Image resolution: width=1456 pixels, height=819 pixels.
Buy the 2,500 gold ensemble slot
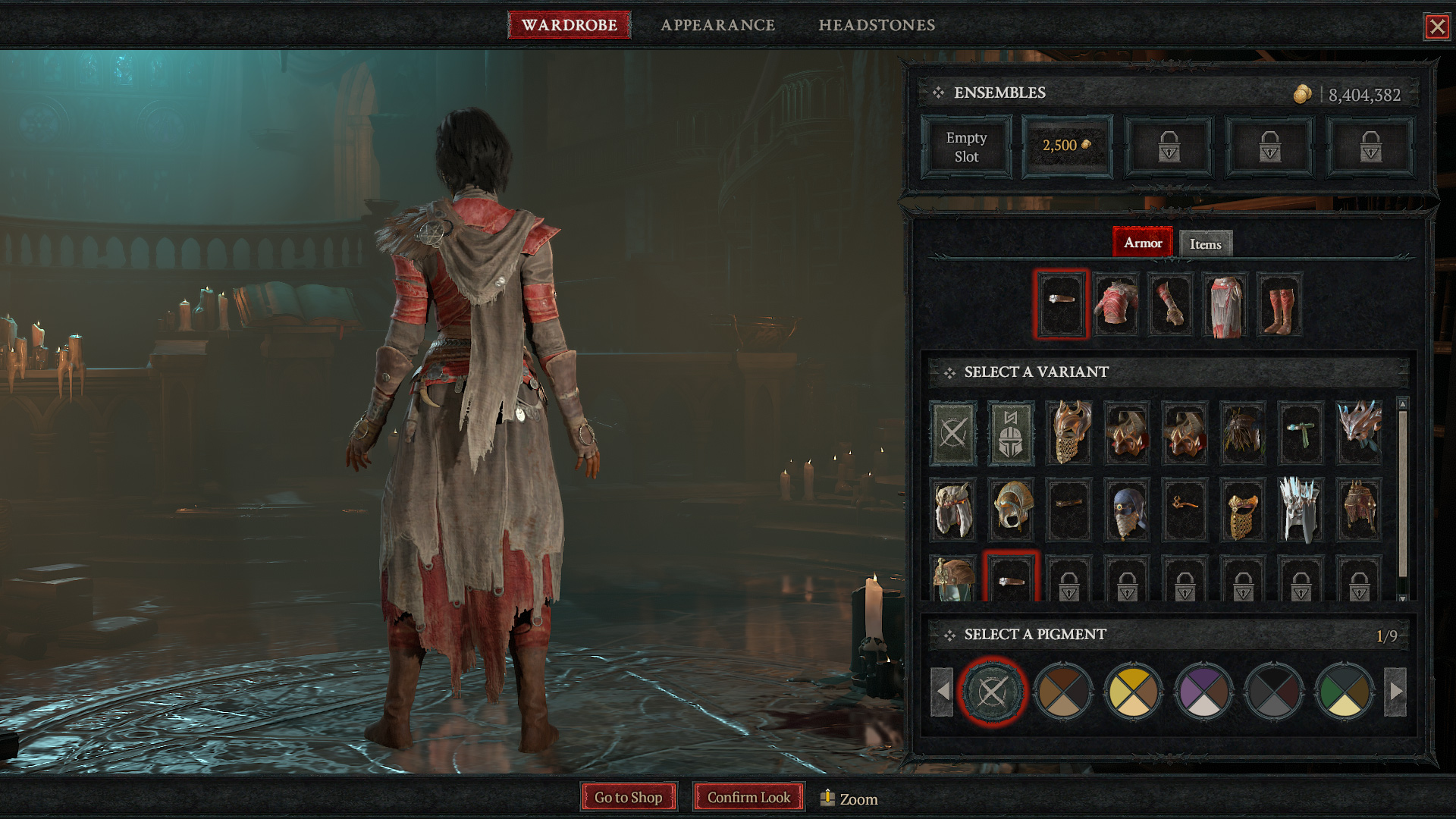(x=1067, y=146)
